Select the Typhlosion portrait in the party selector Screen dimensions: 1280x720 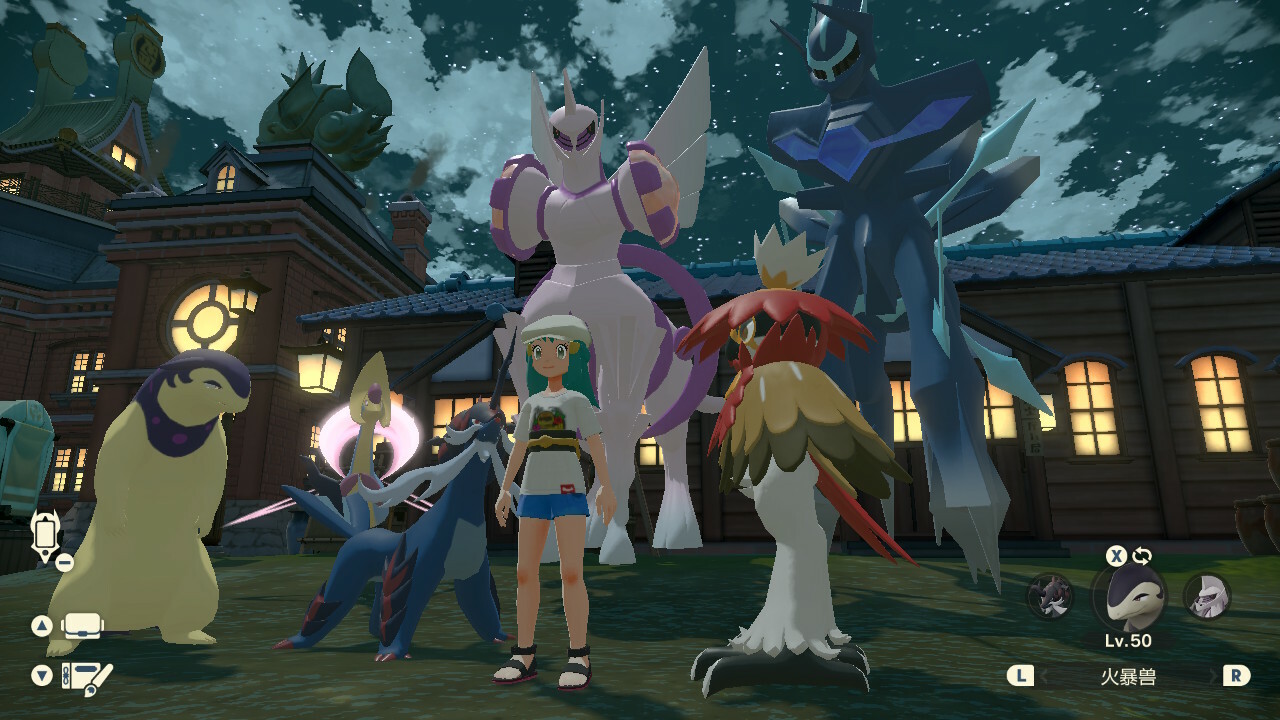tap(1128, 597)
